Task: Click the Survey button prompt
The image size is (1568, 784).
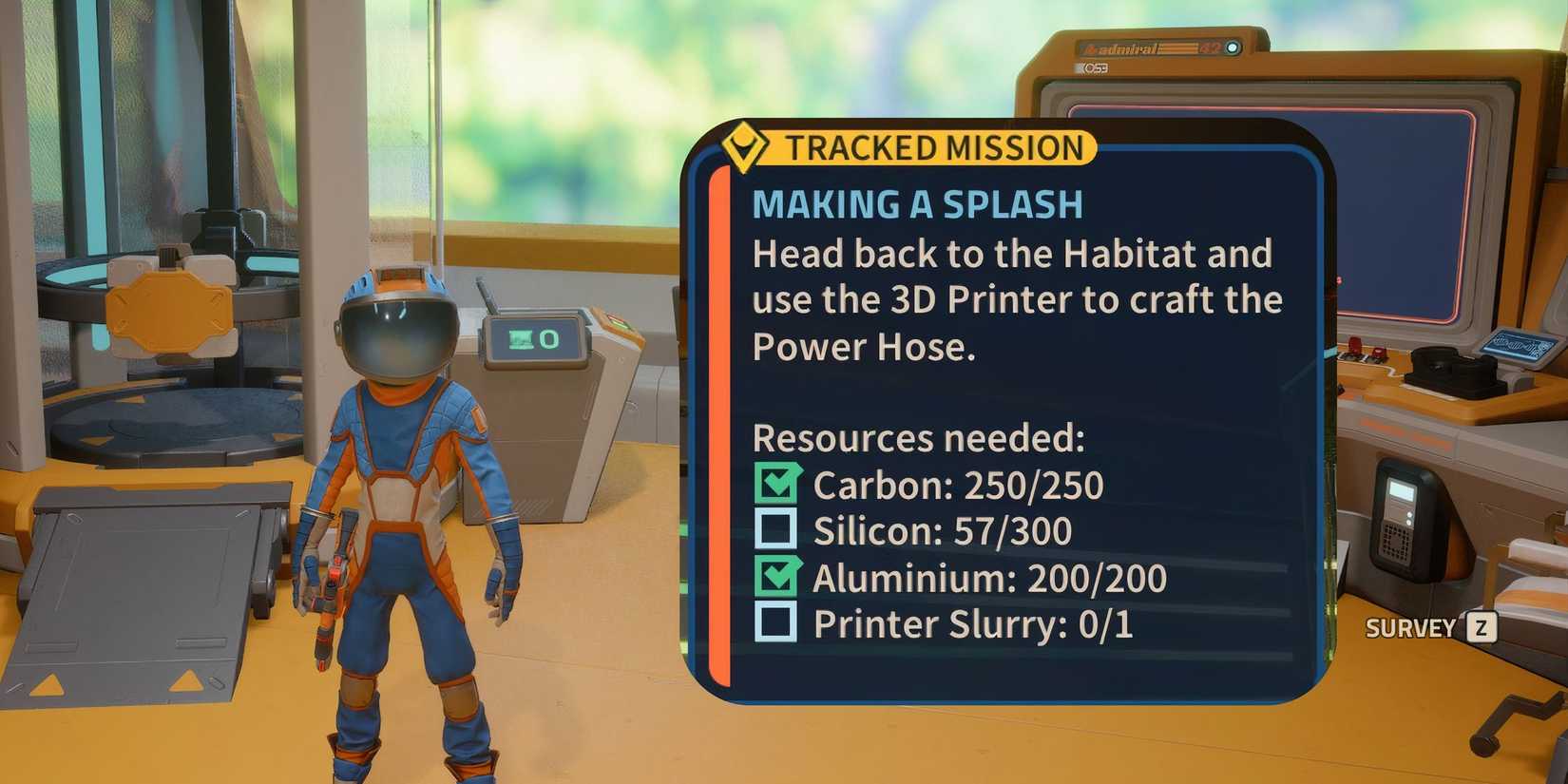Action: click(1410, 628)
